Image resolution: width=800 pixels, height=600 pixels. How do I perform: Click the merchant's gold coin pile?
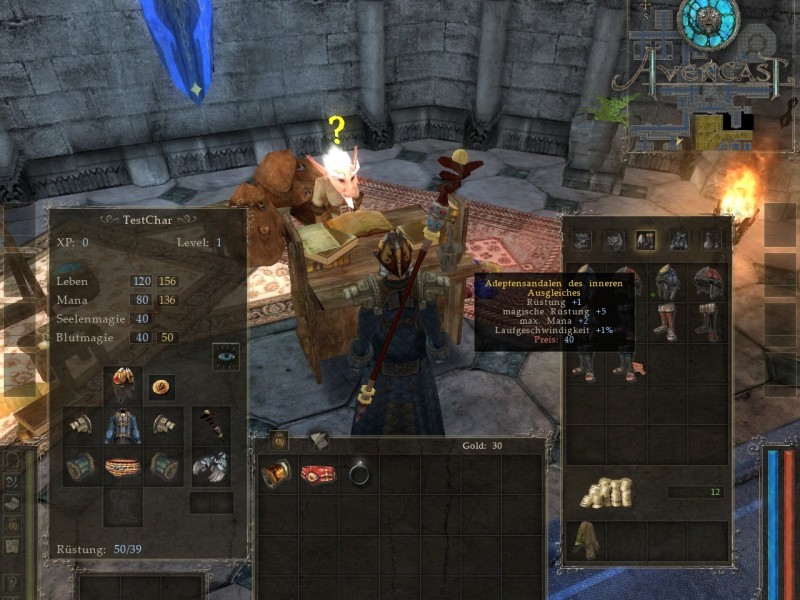point(609,492)
